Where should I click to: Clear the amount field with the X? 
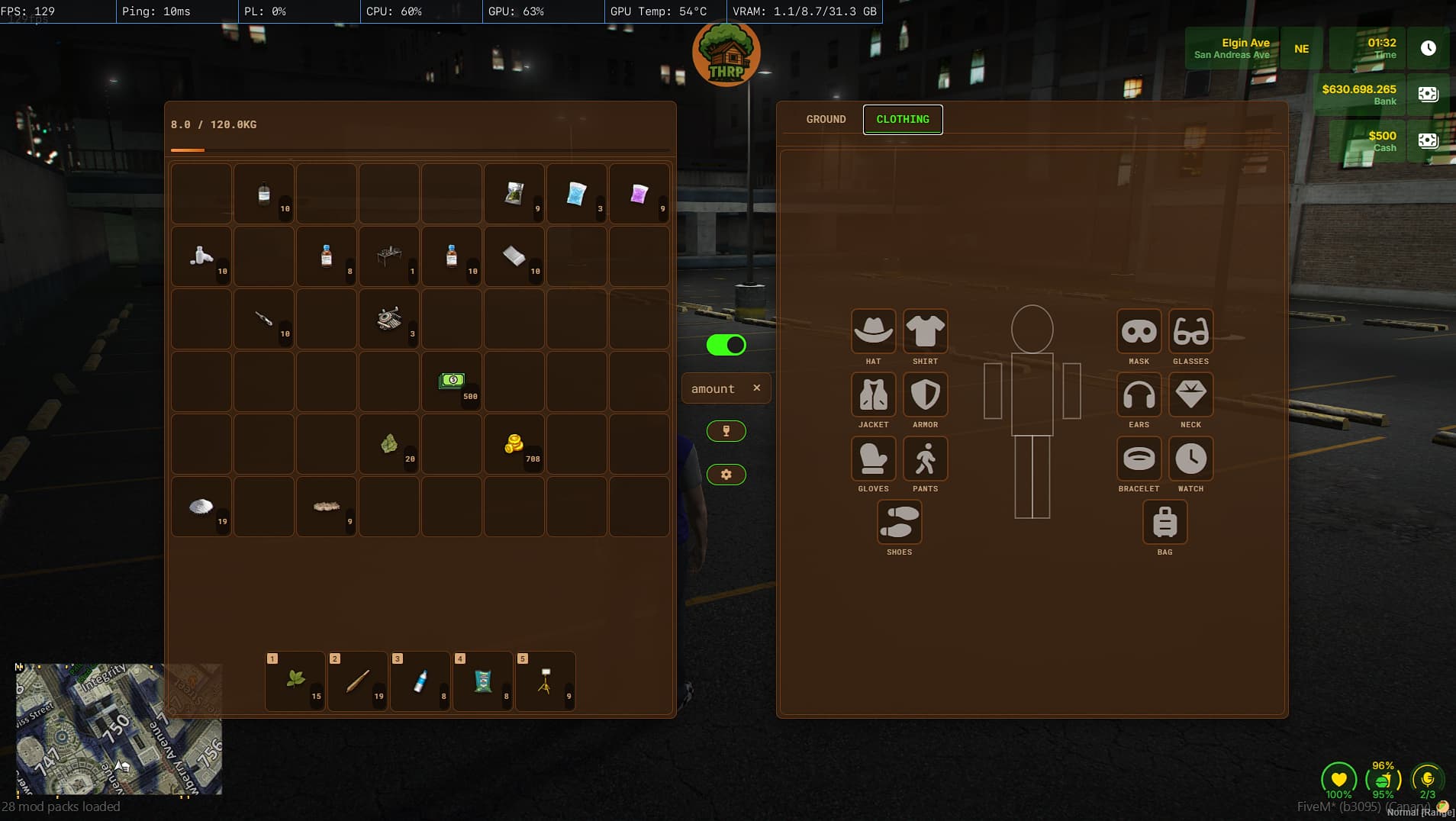click(757, 388)
